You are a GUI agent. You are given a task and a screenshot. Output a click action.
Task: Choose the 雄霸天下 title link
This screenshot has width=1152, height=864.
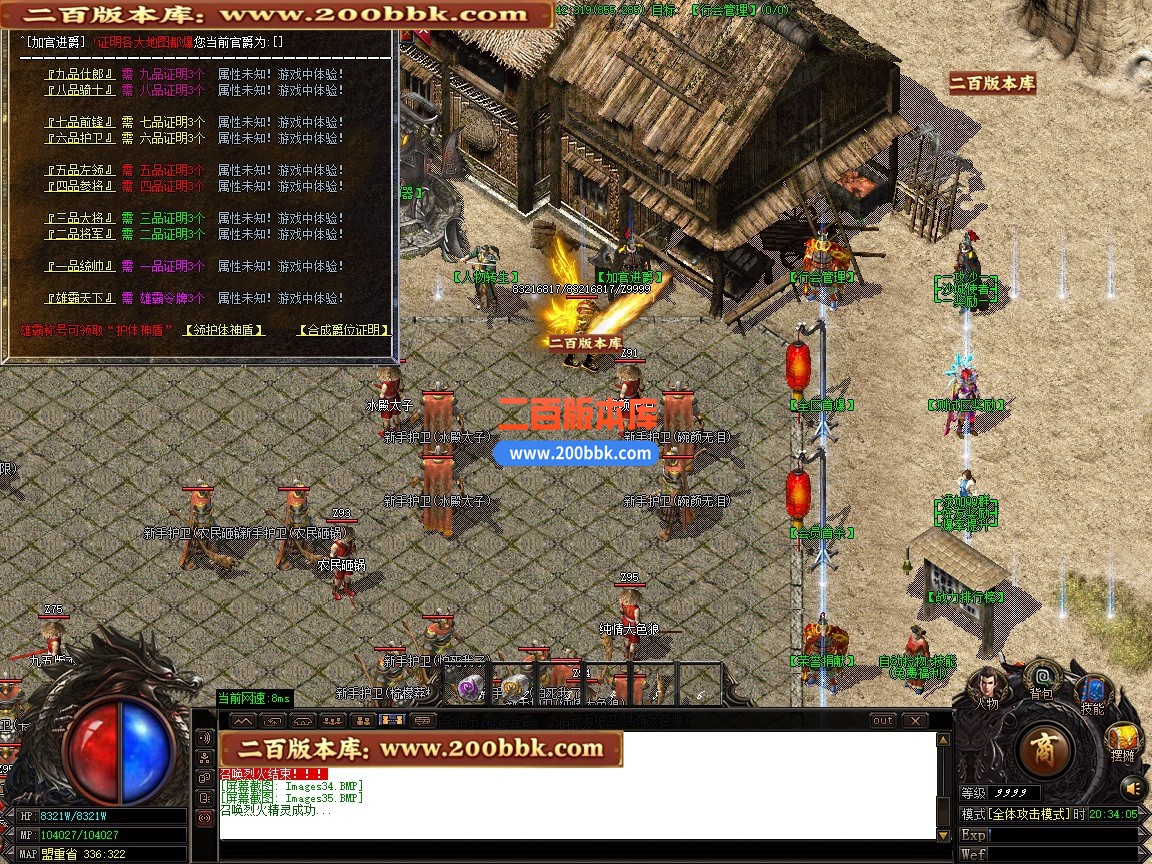pyautogui.click(x=81, y=298)
